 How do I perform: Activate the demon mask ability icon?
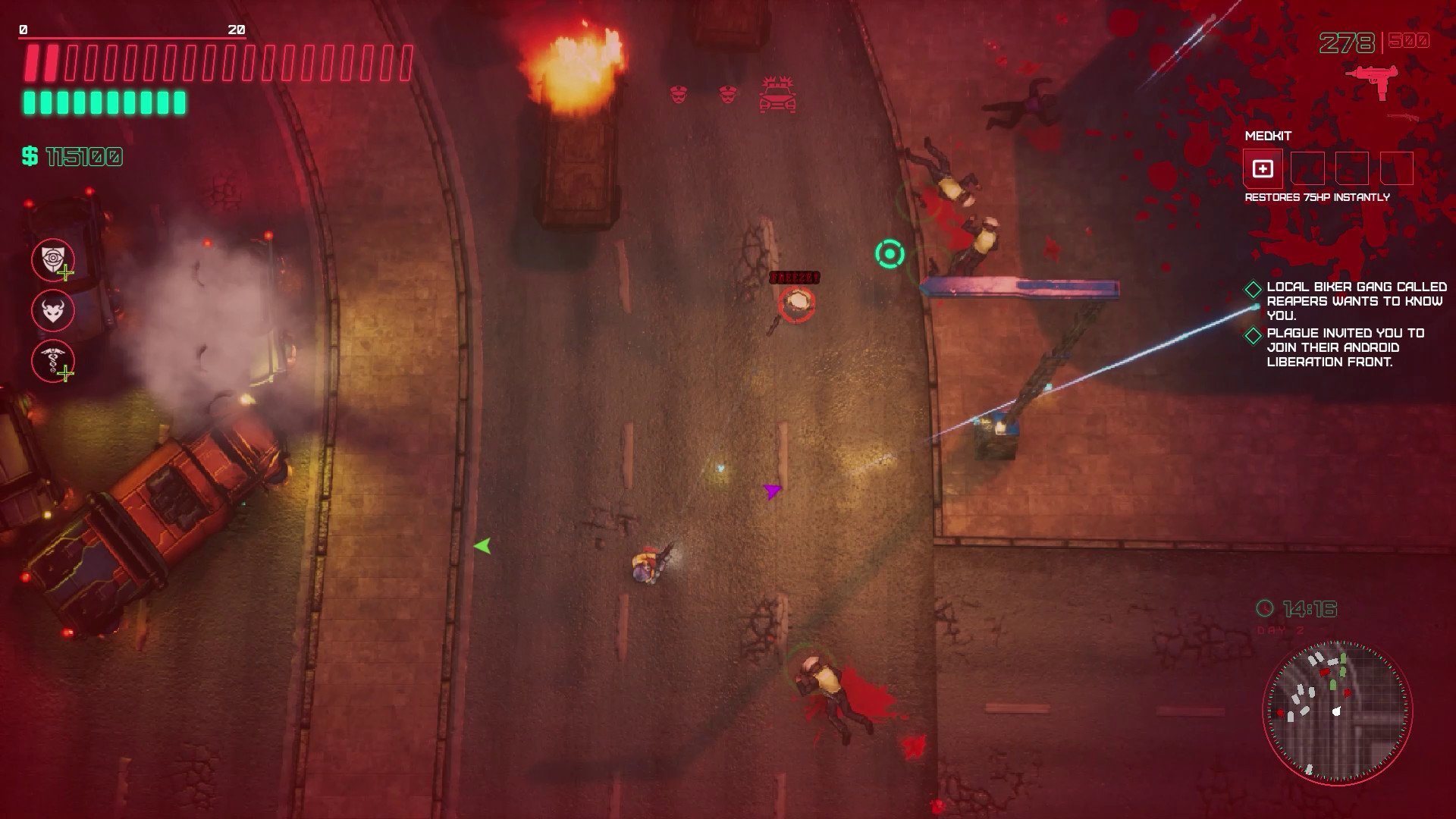(x=53, y=310)
